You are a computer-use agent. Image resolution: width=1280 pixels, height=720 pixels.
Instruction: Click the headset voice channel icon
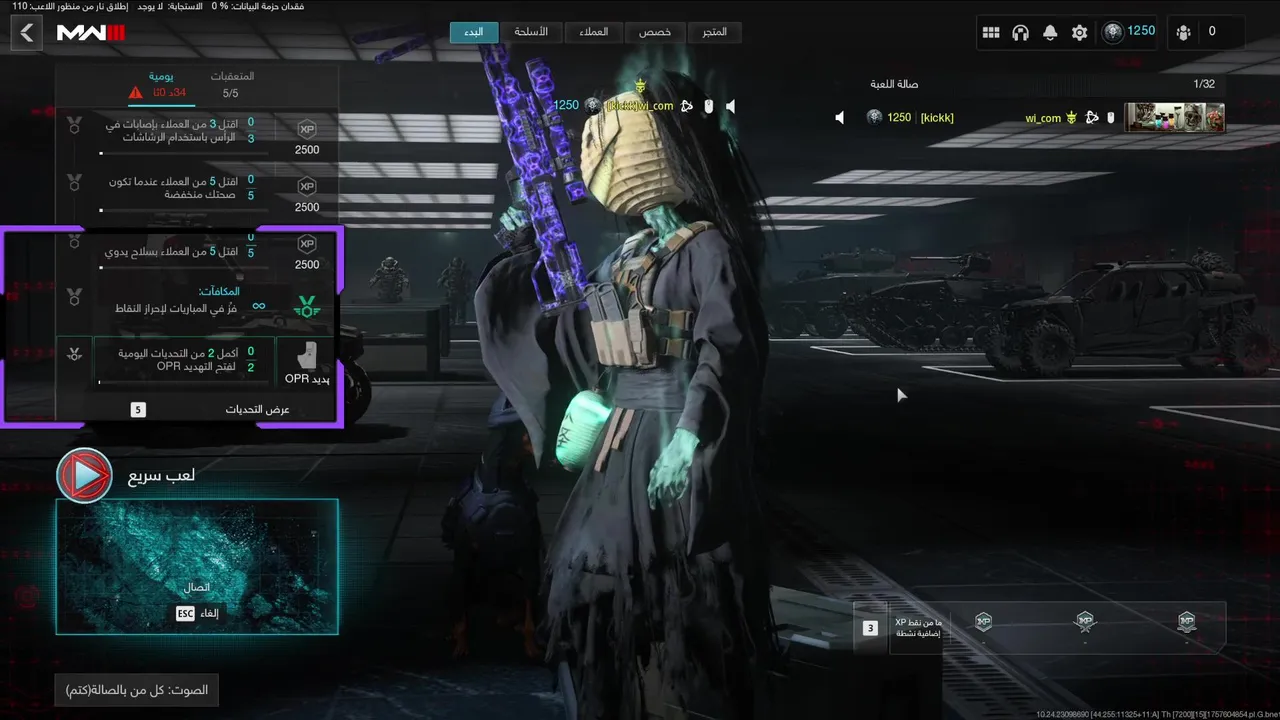click(x=1020, y=33)
